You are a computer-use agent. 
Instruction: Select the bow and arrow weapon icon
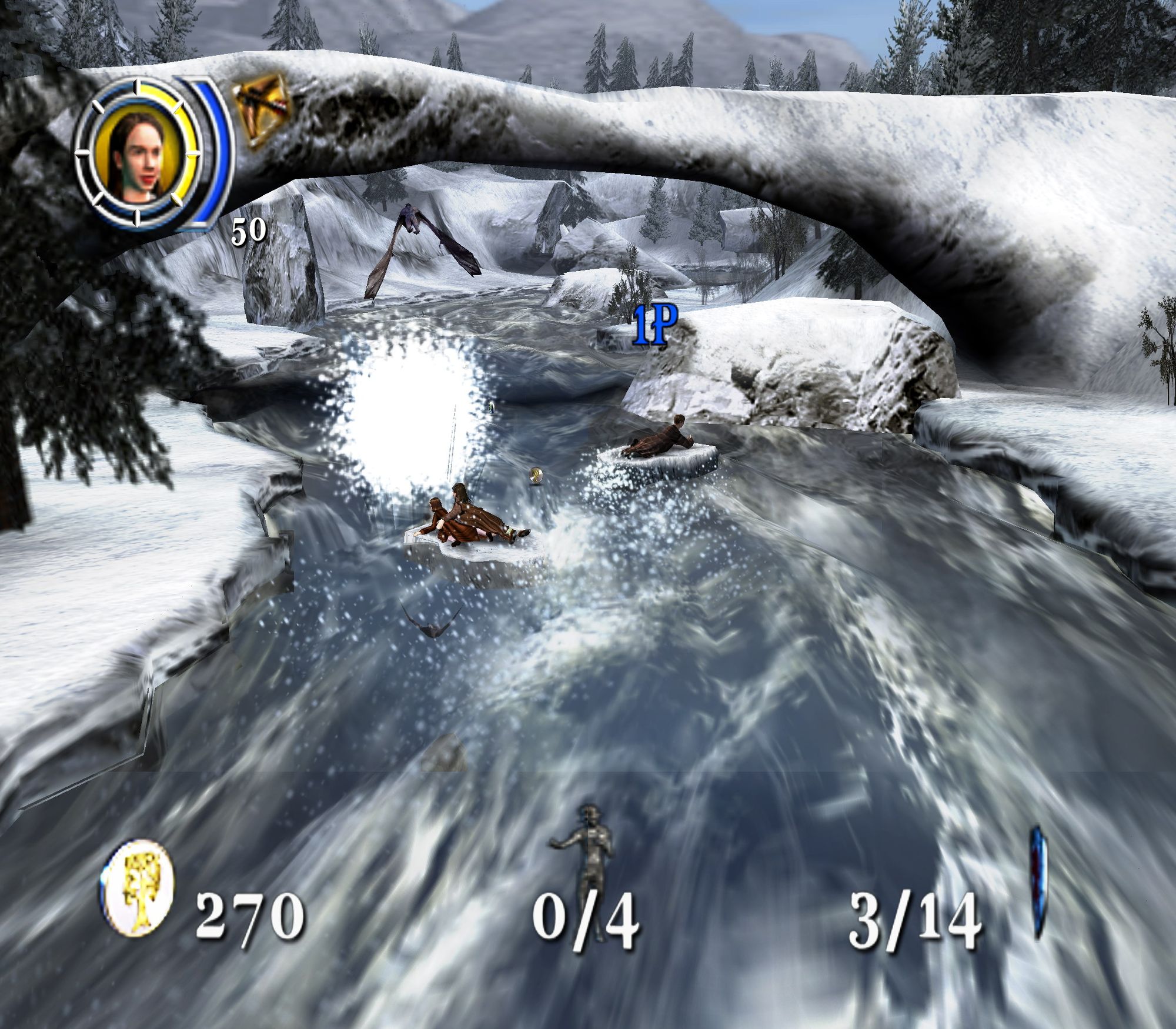pos(262,109)
